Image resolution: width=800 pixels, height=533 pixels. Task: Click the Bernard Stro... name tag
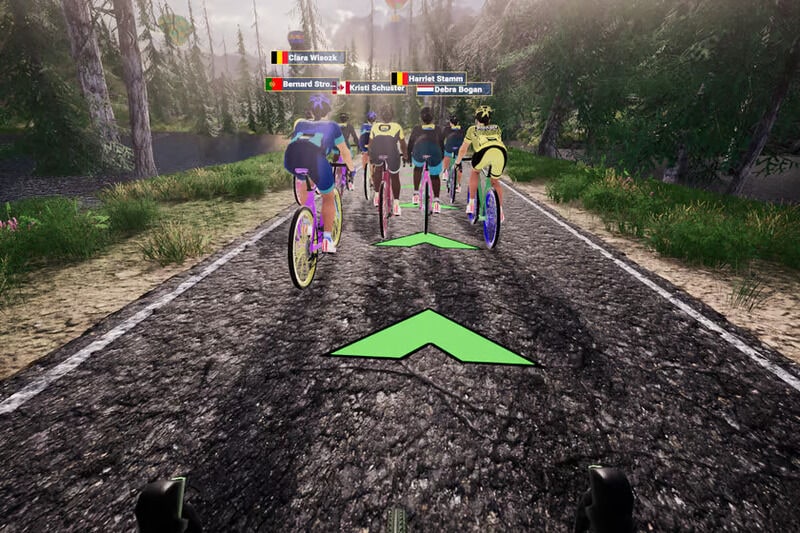pyautogui.click(x=301, y=84)
